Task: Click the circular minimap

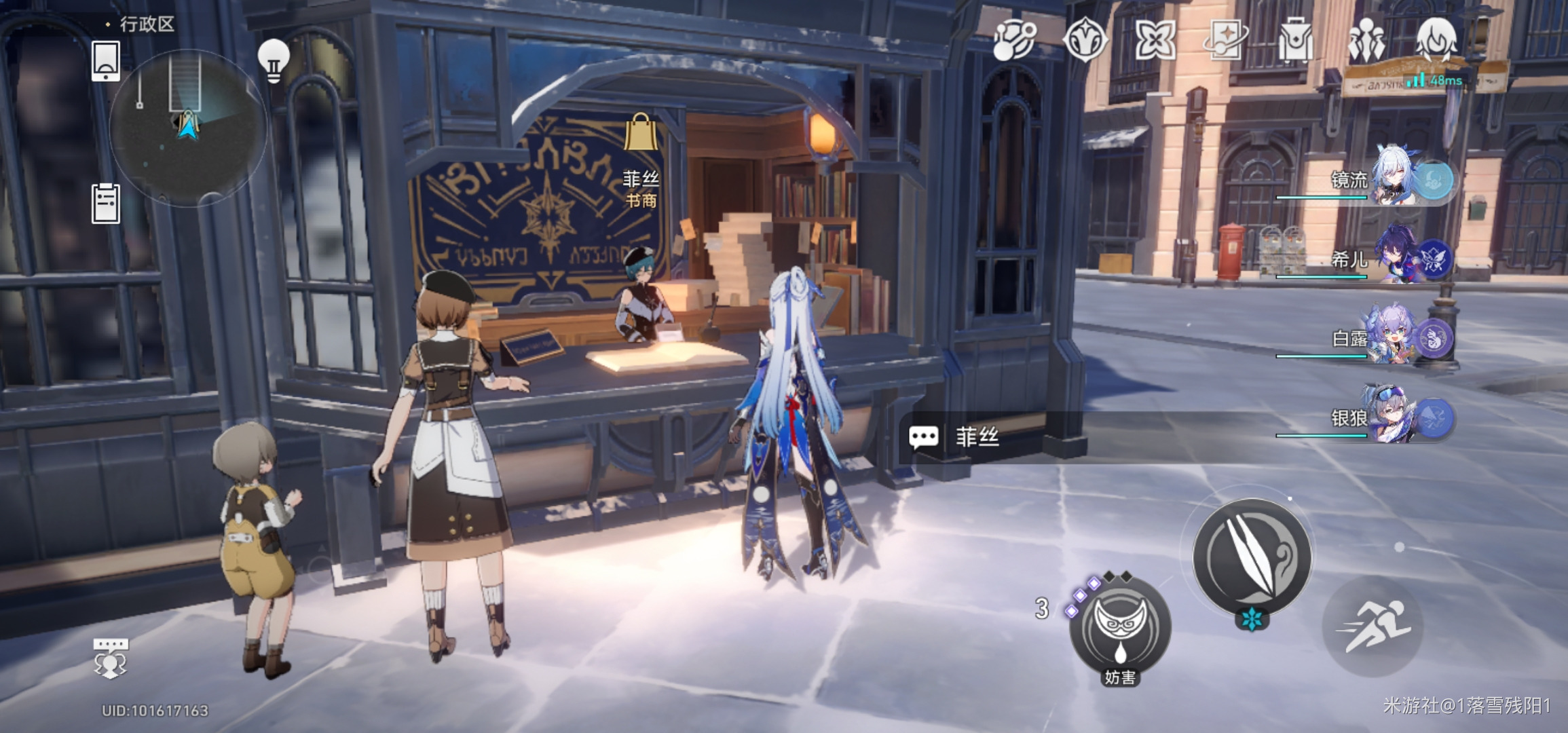Action: click(x=187, y=128)
